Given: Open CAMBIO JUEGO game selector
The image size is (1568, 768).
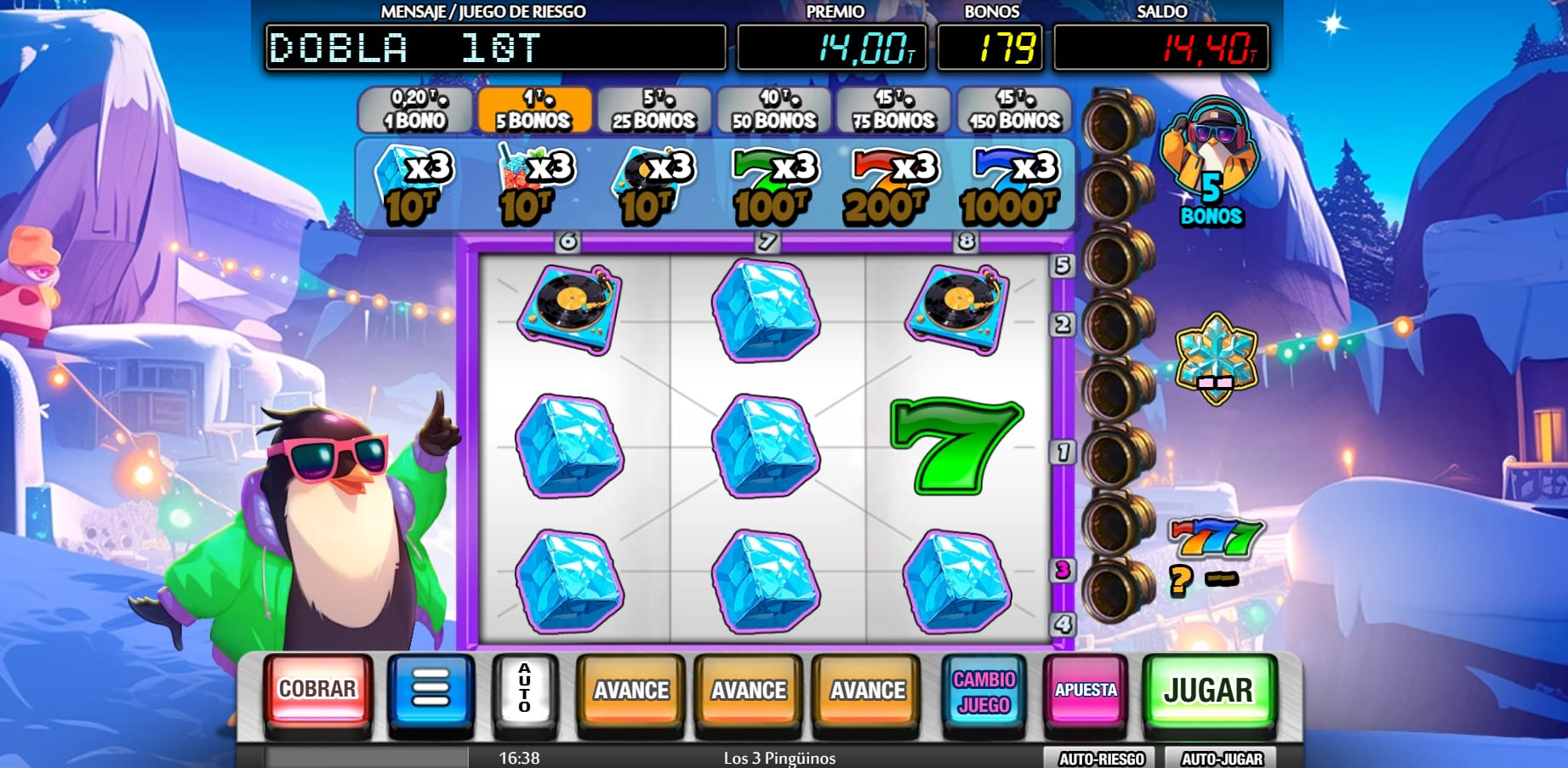Looking at the screenshot, I should pos(984,693).
